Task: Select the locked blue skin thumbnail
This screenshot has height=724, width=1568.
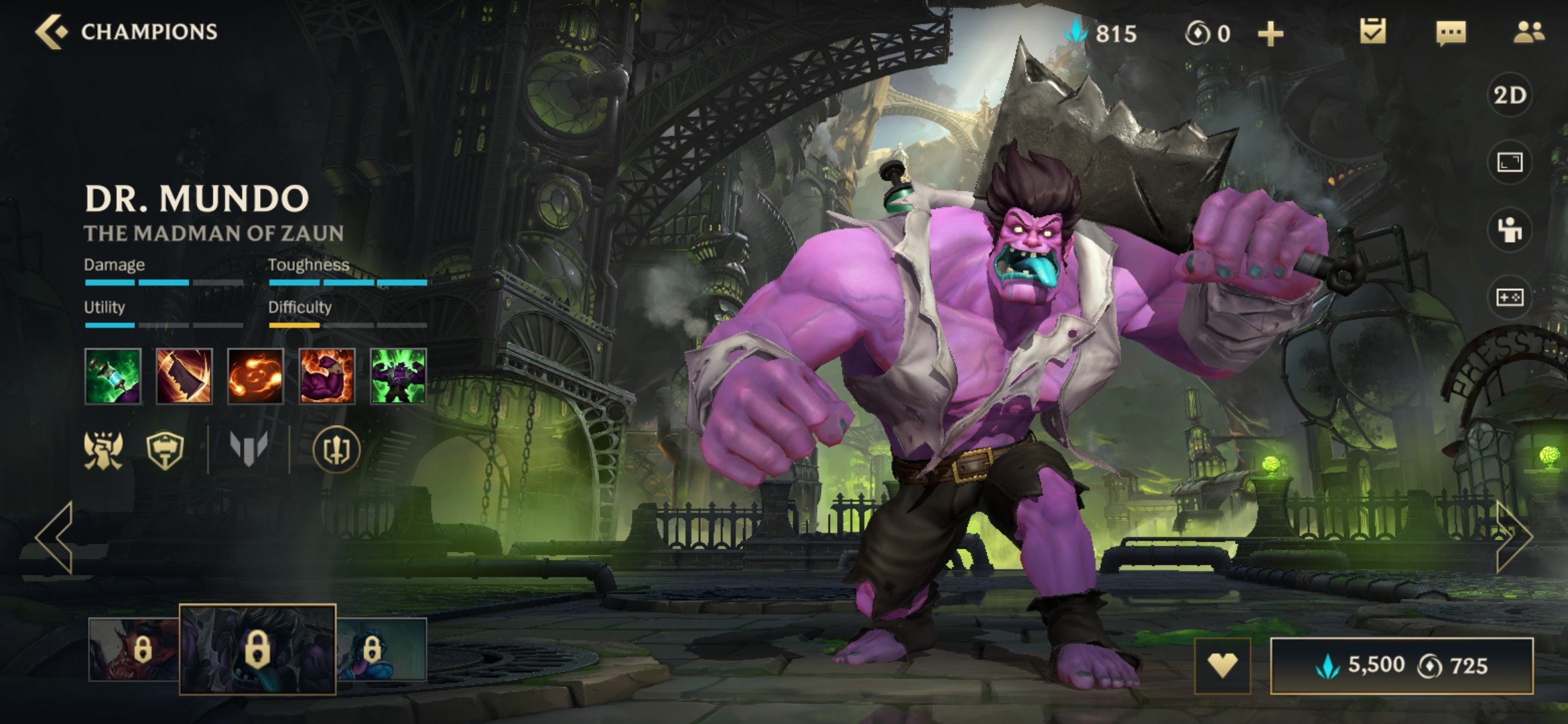Action: 382,649
